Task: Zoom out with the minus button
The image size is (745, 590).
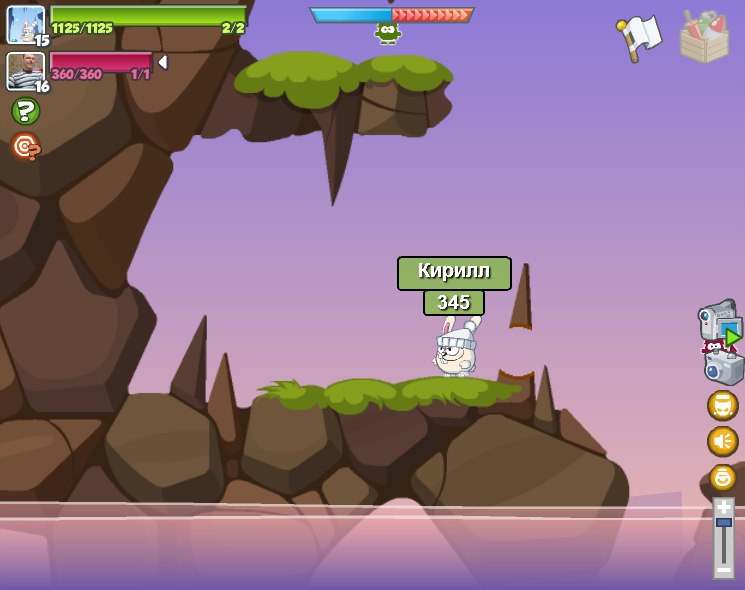Action: coord(724,570)
